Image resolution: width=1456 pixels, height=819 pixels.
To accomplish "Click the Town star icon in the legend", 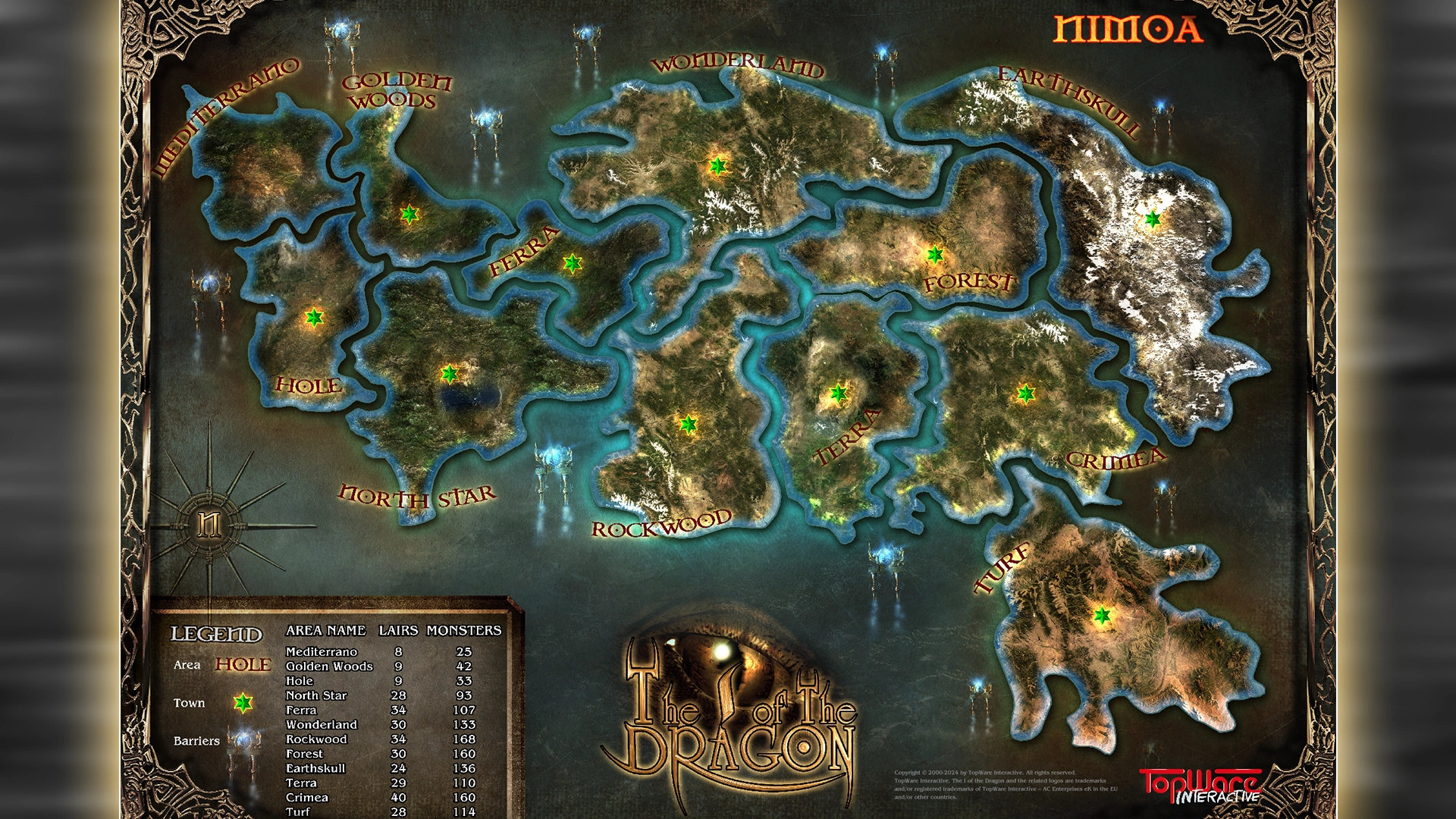I will click(x=243, y=703).
